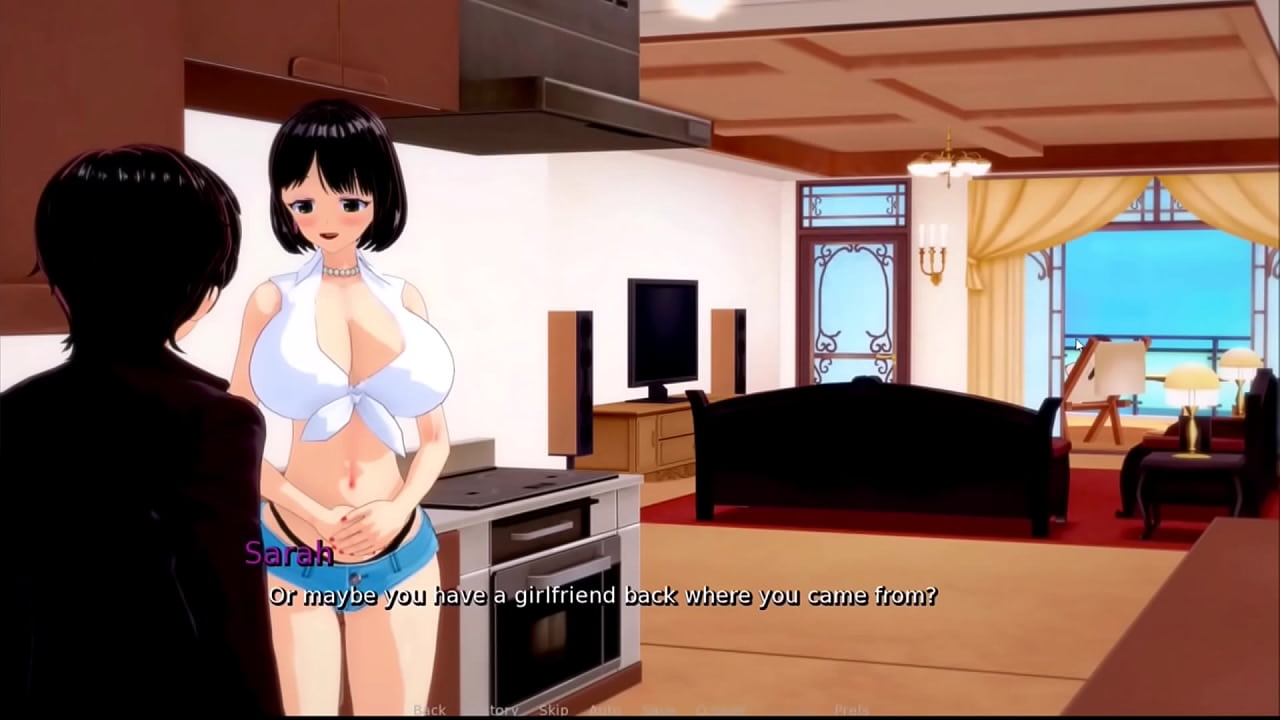Screen dimensions: 1280x720
Task: Open the Save menu
Action: coord(657,710)
